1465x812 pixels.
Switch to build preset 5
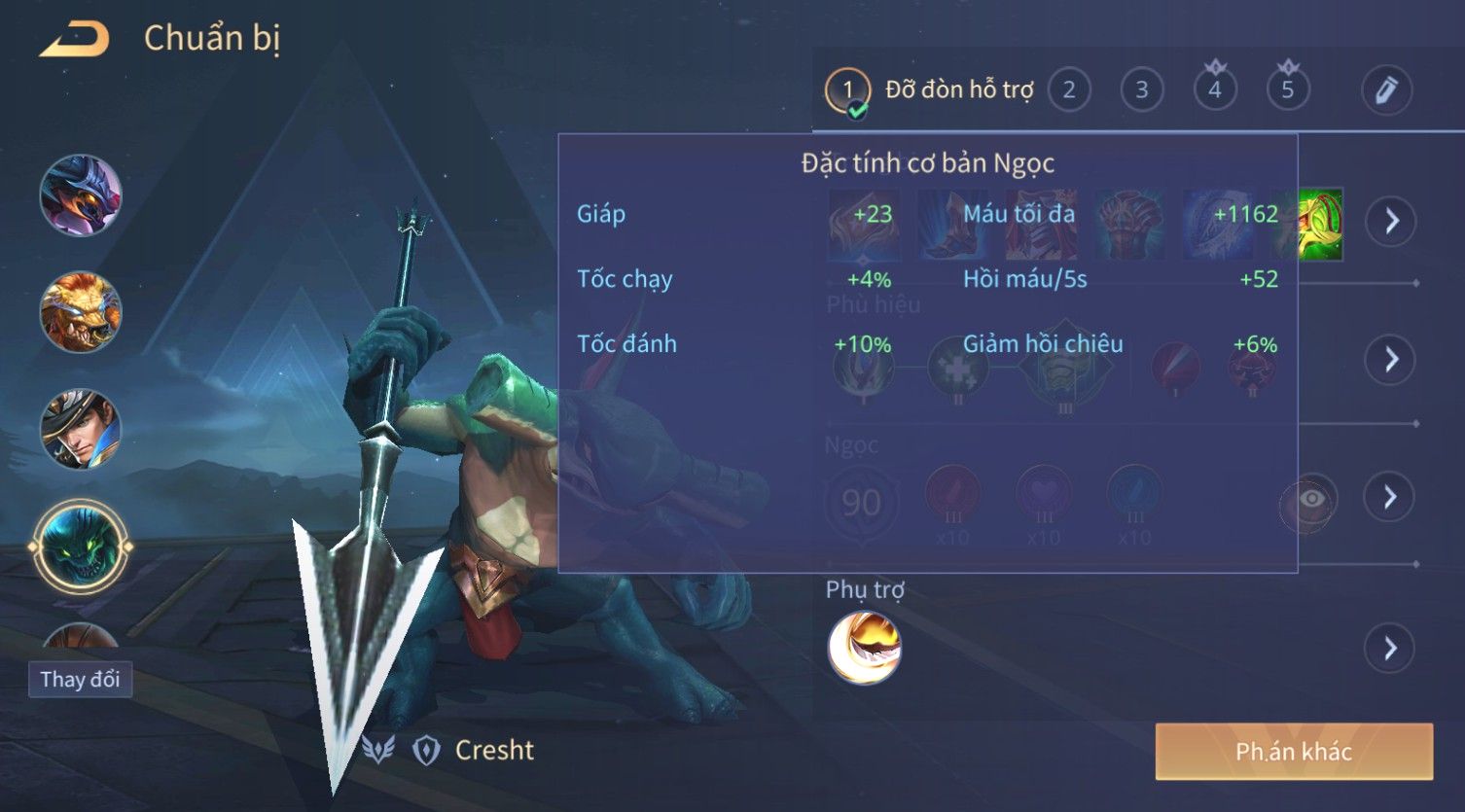tap(1288, 90)
